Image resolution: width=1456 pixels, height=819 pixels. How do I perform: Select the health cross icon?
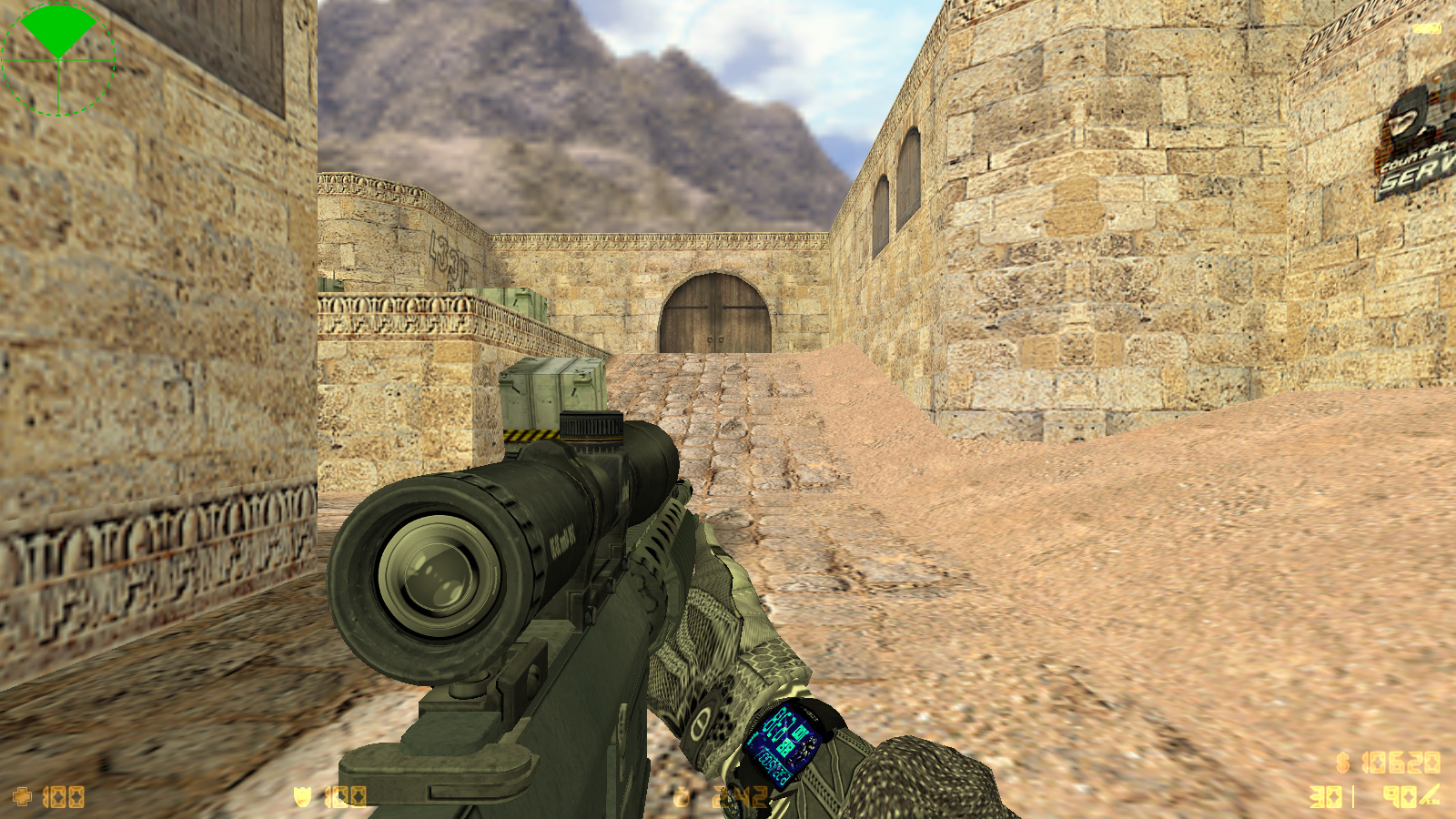click(x=23, y=797)
